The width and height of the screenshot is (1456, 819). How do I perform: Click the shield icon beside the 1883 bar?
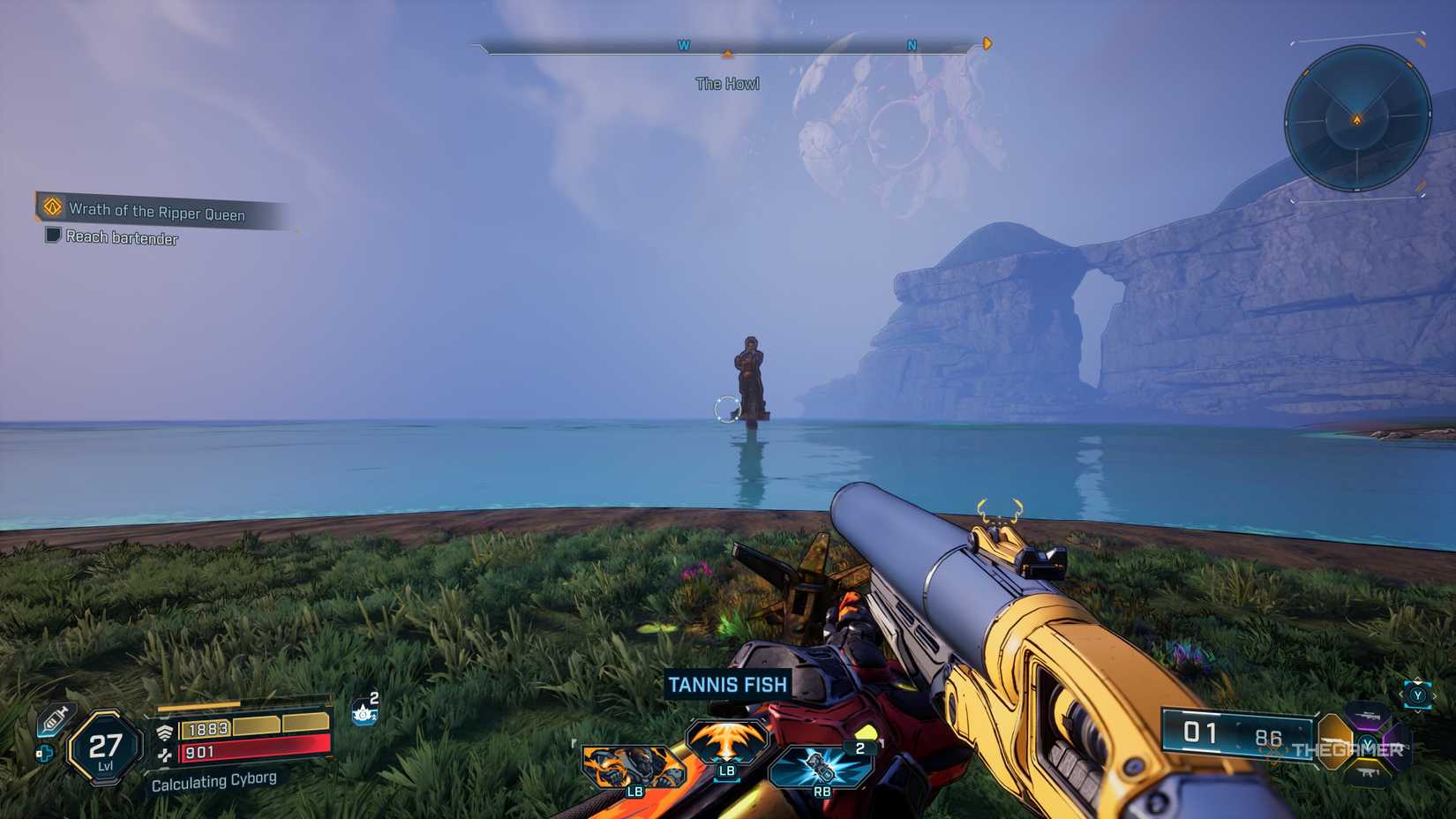164,729
